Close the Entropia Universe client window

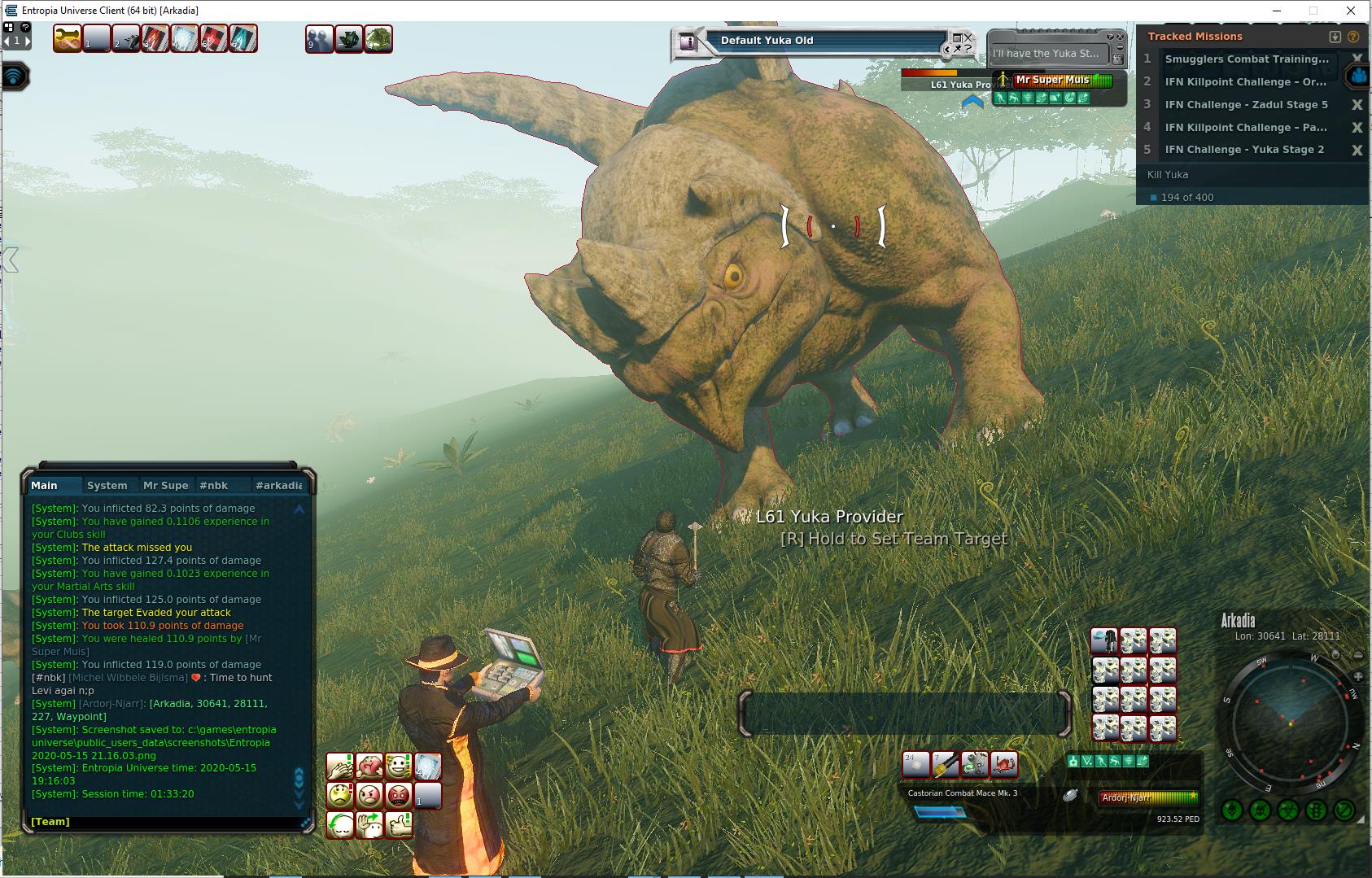(x=1352, y=11)
